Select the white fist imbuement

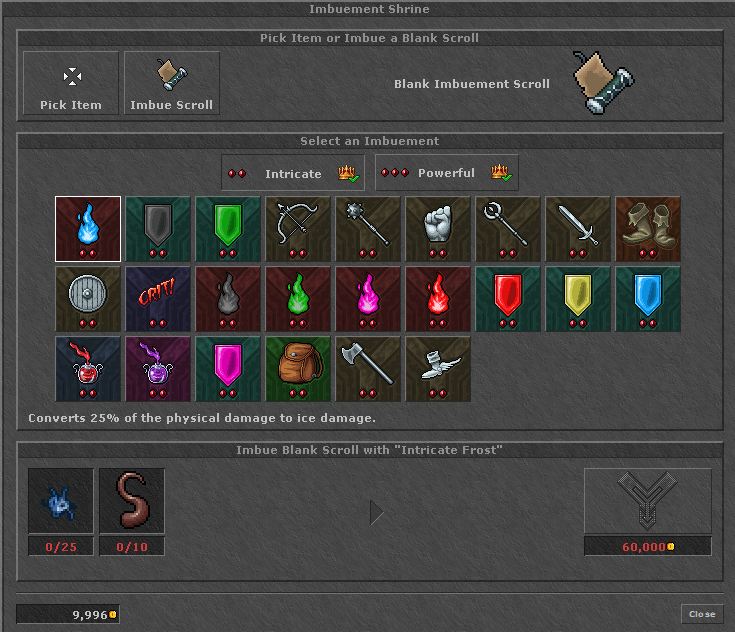coord(438,229)
